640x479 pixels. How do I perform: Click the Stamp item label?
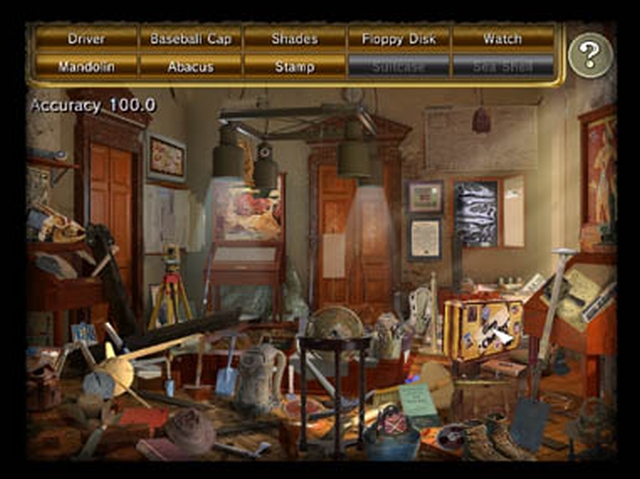[x=294, y=67]
